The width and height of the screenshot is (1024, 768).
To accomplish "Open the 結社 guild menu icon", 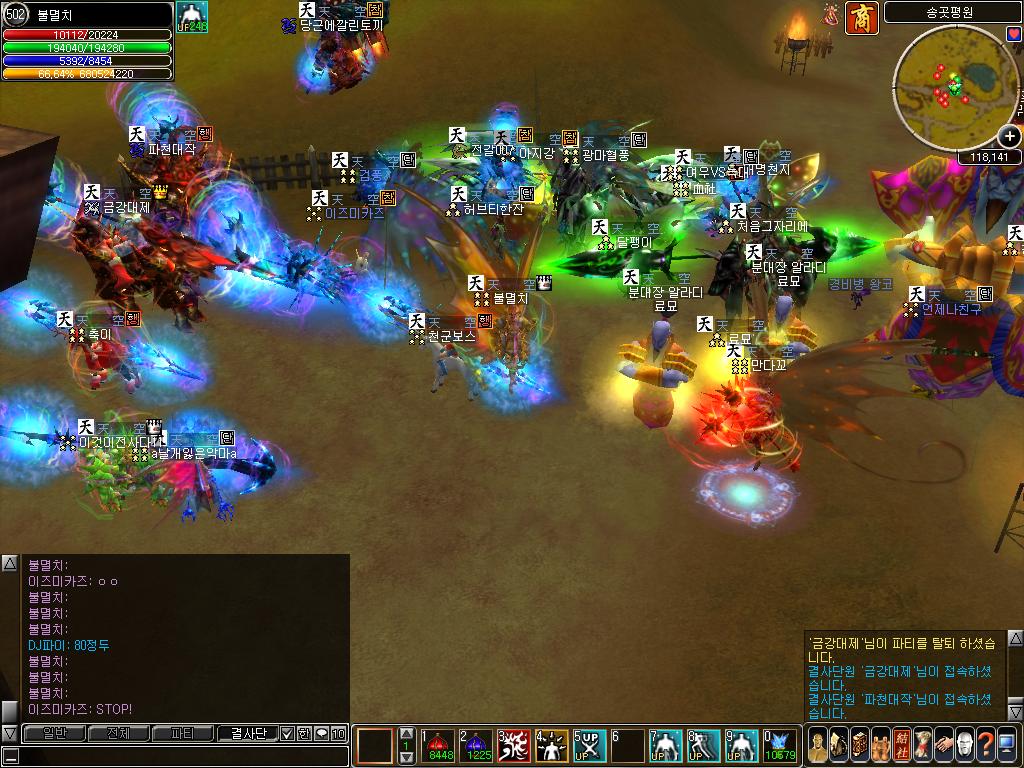I will point(901,745).
